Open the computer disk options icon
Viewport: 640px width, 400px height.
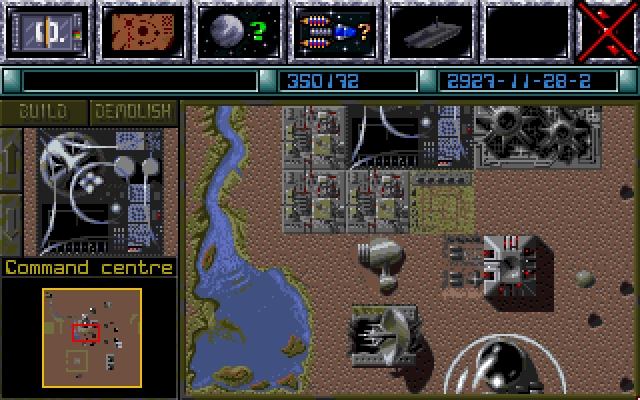(44, 31)
